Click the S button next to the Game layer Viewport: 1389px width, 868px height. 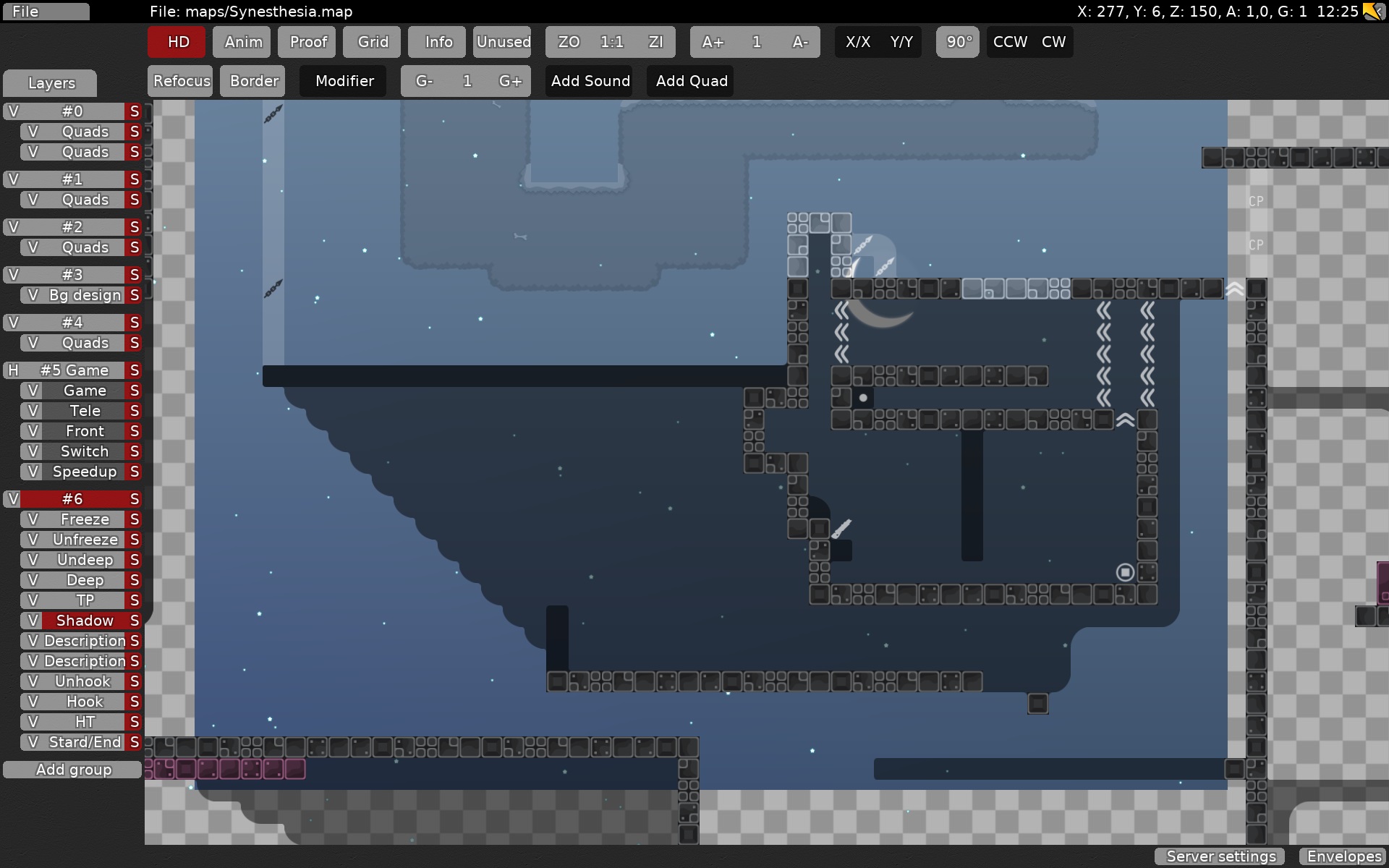point(134,390)
